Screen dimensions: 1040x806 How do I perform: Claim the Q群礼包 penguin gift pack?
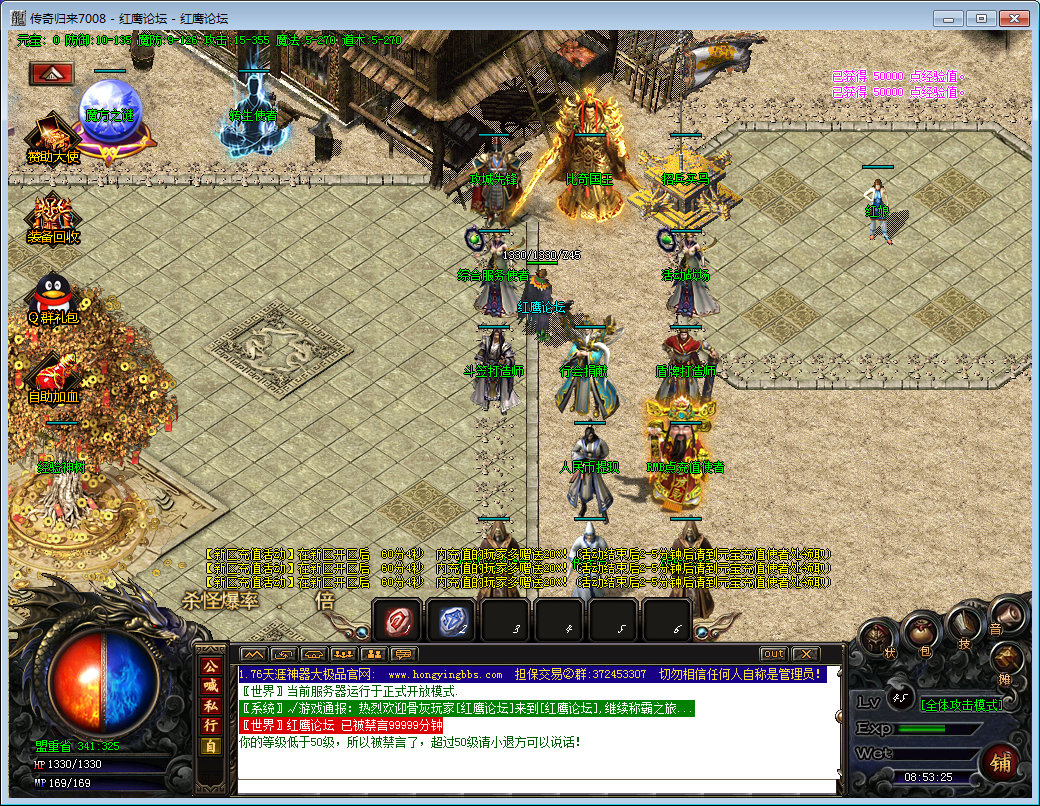(52, 296)
